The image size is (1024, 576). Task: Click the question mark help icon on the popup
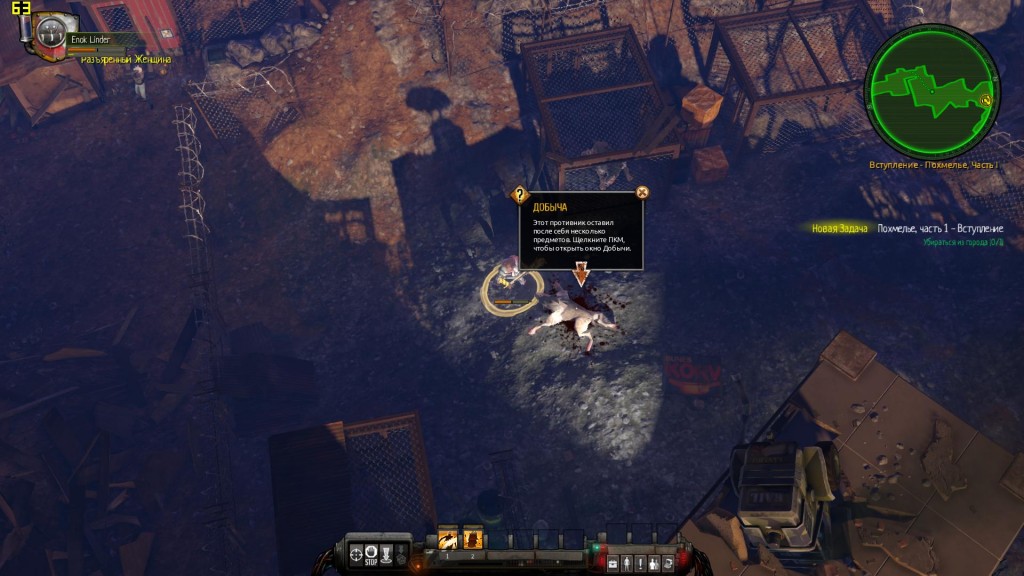[520, 195]
